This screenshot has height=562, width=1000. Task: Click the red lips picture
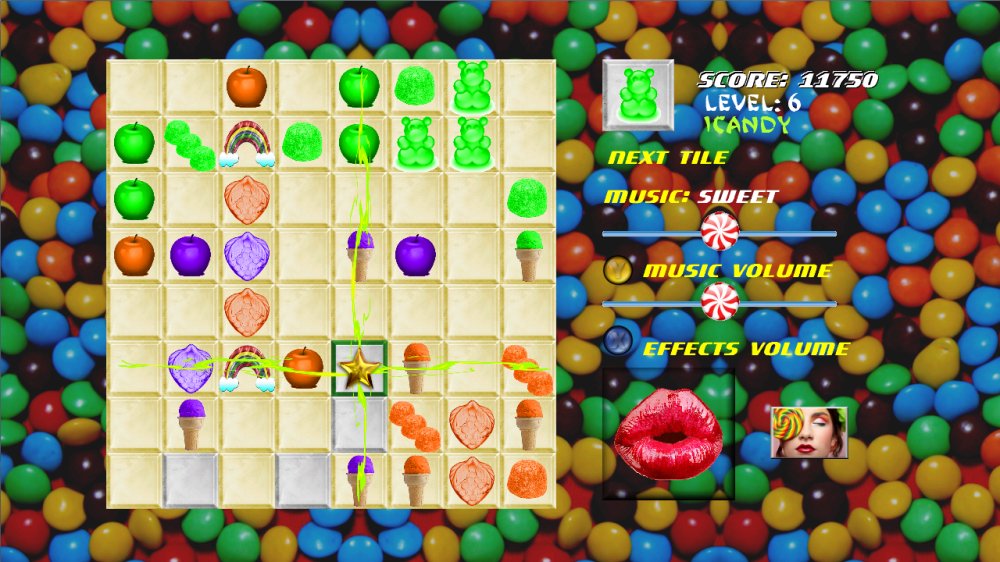pos(668,435)
